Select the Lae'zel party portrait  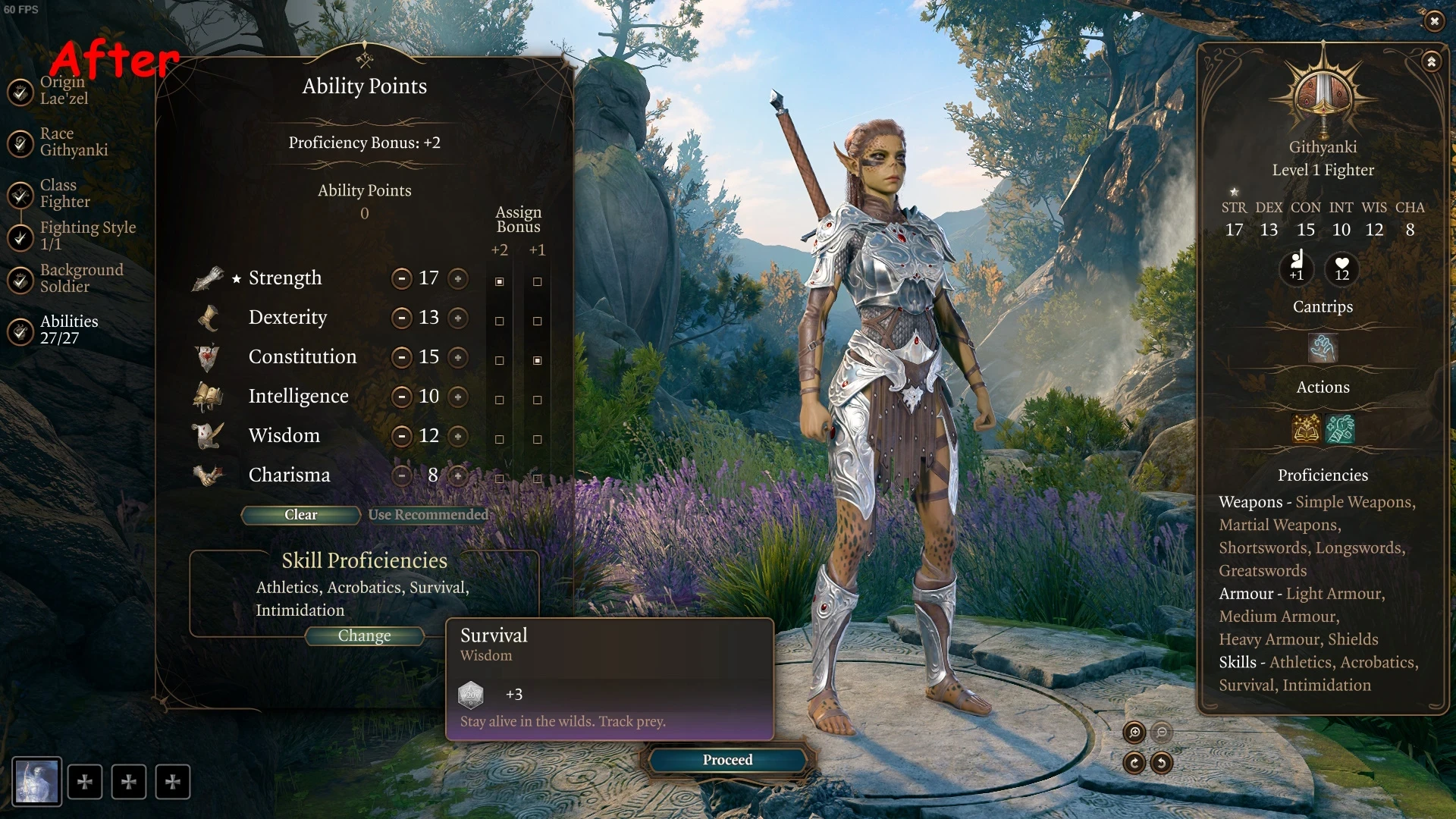click(x=36, y=781)
